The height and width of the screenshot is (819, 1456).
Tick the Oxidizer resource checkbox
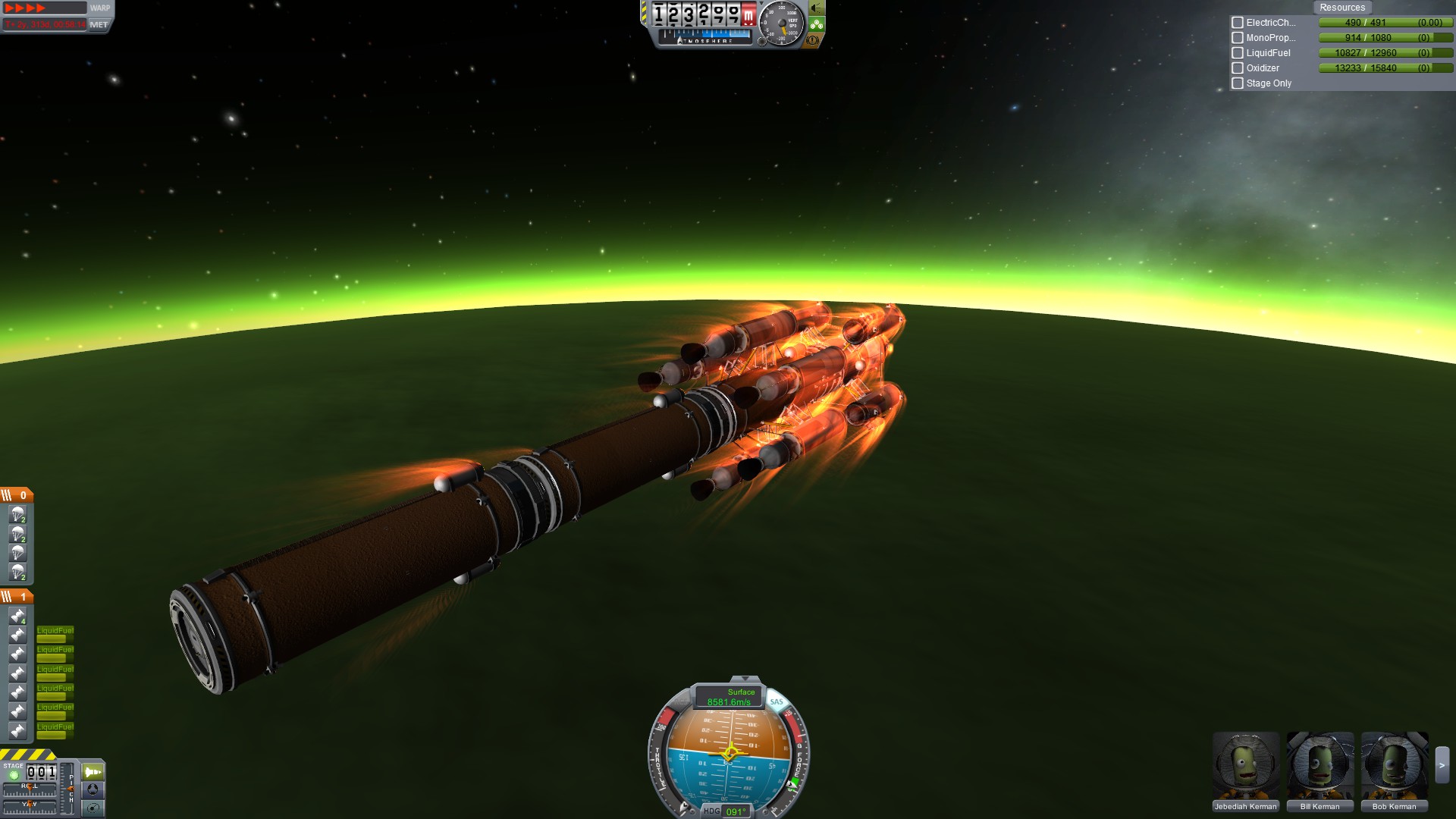point(1238,68)
